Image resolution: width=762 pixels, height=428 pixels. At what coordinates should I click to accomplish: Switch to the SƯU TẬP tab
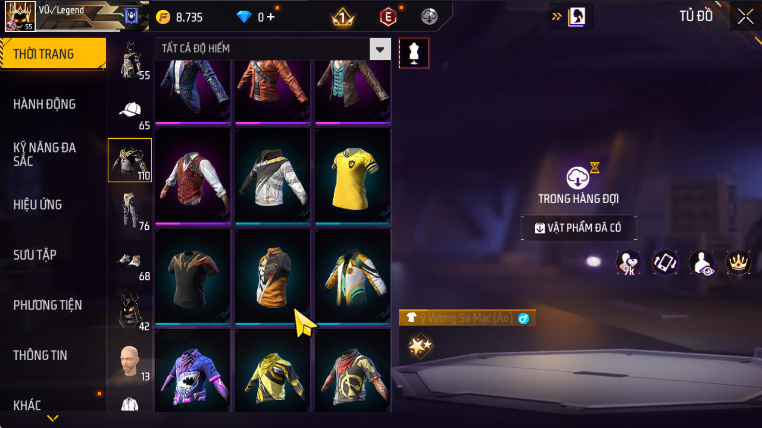coord(35,255)
